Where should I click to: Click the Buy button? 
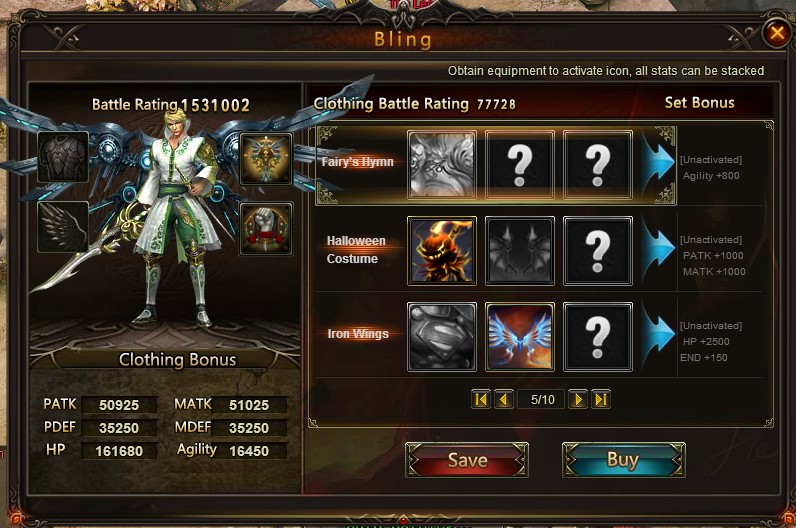tap(623, 460)
